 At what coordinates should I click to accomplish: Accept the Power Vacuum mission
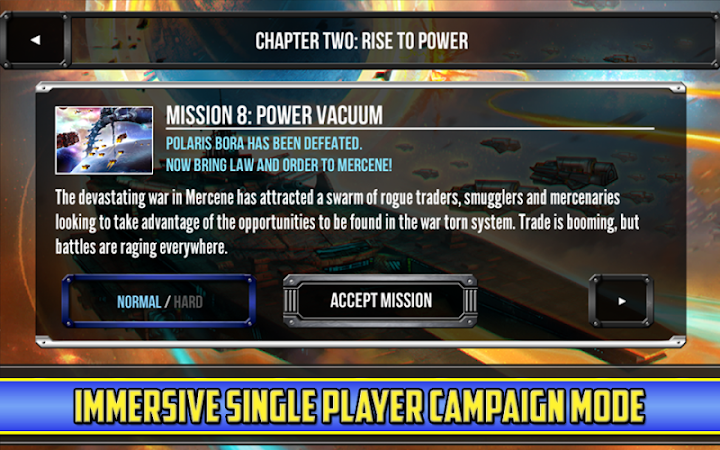tap(381, 300)
